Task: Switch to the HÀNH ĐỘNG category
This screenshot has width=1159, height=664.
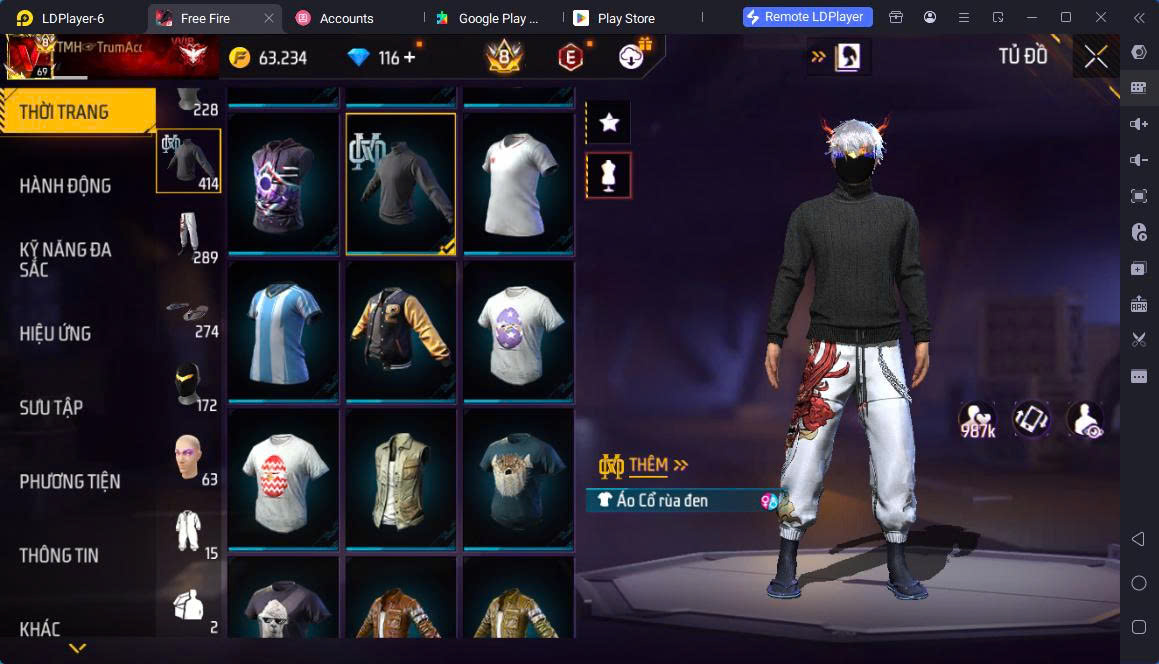Action: coord(65,185)
